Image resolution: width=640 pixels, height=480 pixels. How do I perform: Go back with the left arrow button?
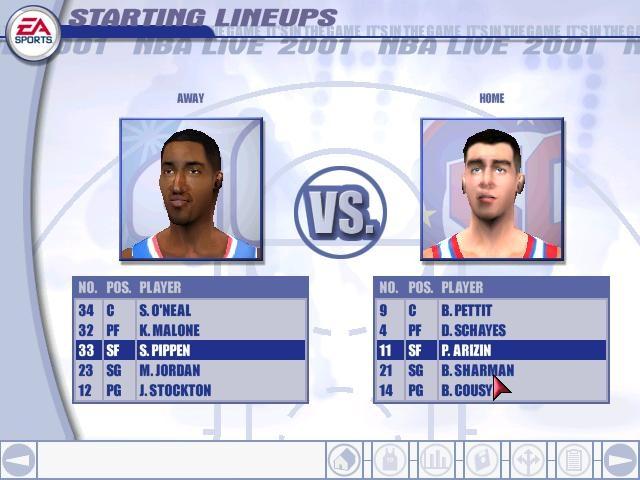coord(18,460)
